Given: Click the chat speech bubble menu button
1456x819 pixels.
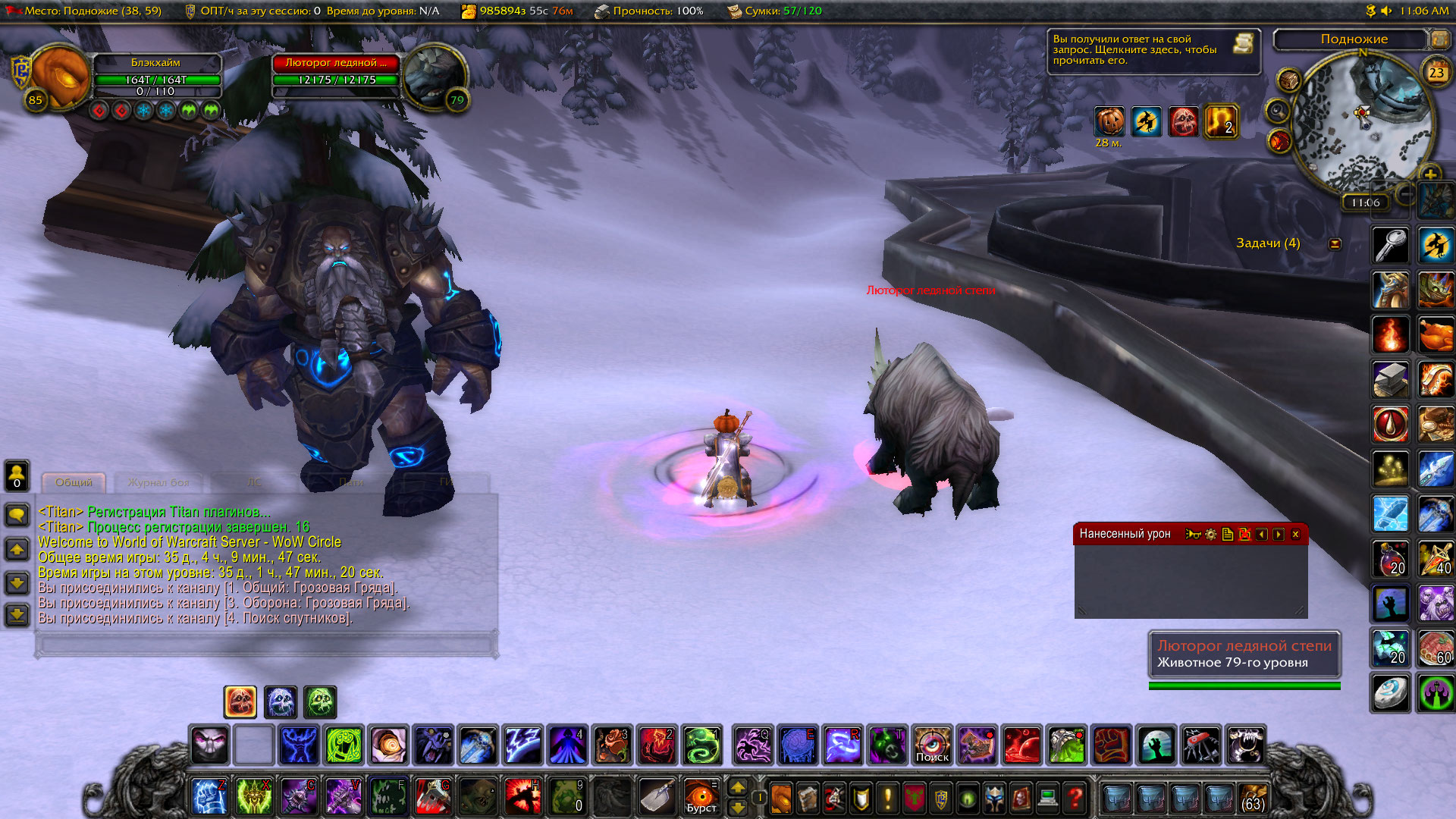Looking at the screenshot, I should click(17, 516).
